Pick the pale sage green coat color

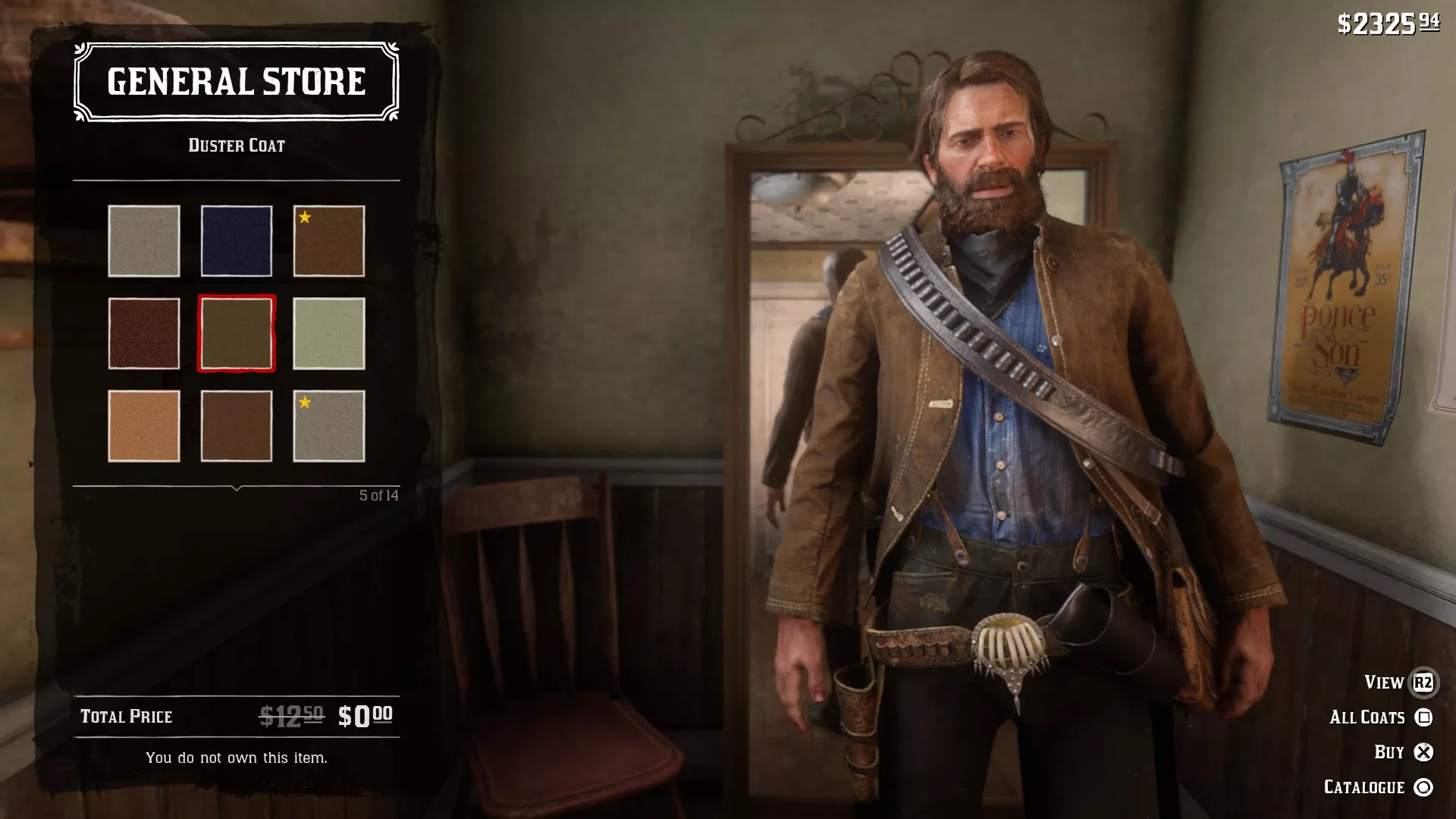[x=328, y=334]
